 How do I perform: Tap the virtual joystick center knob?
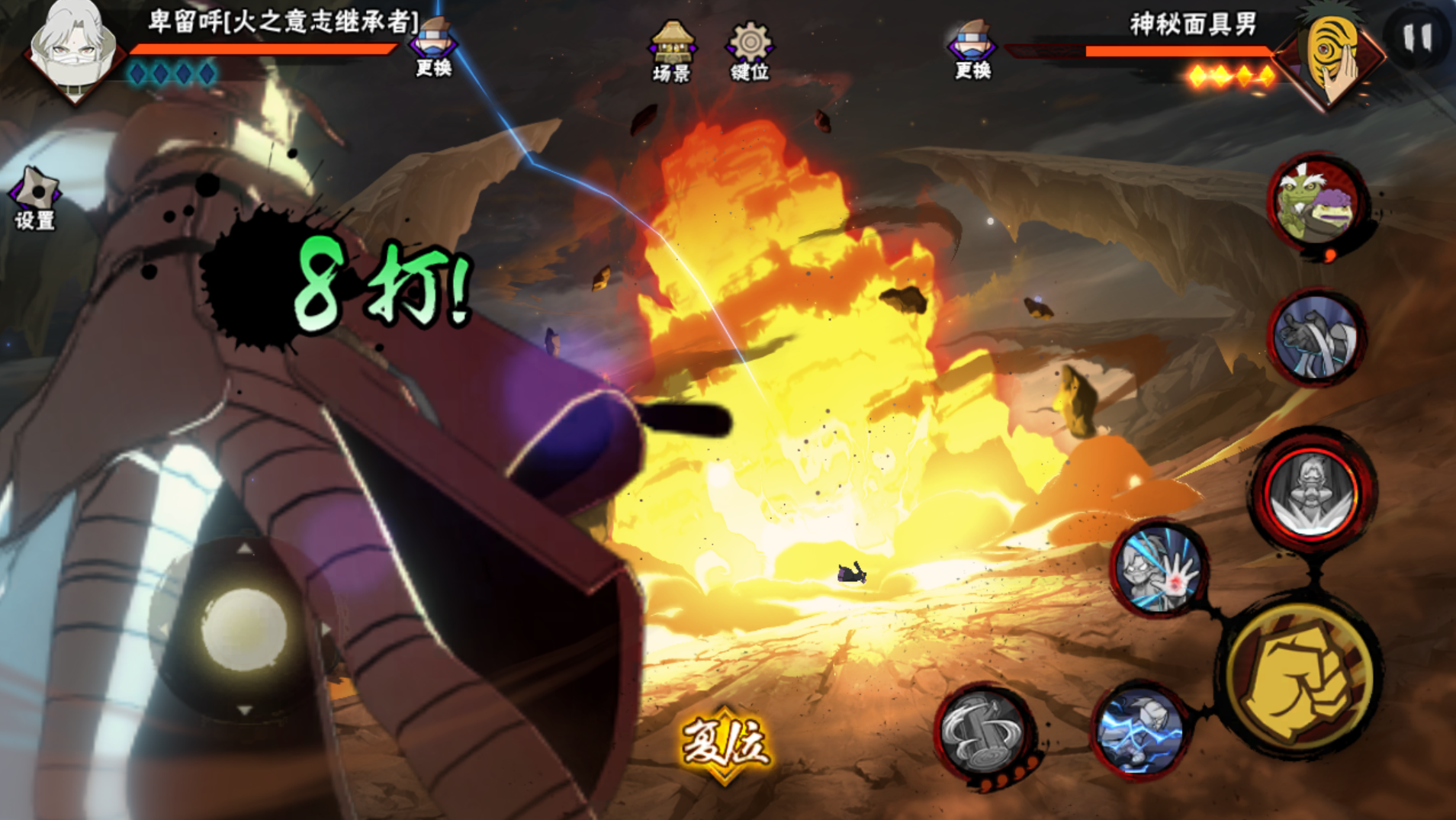(243, 629)
